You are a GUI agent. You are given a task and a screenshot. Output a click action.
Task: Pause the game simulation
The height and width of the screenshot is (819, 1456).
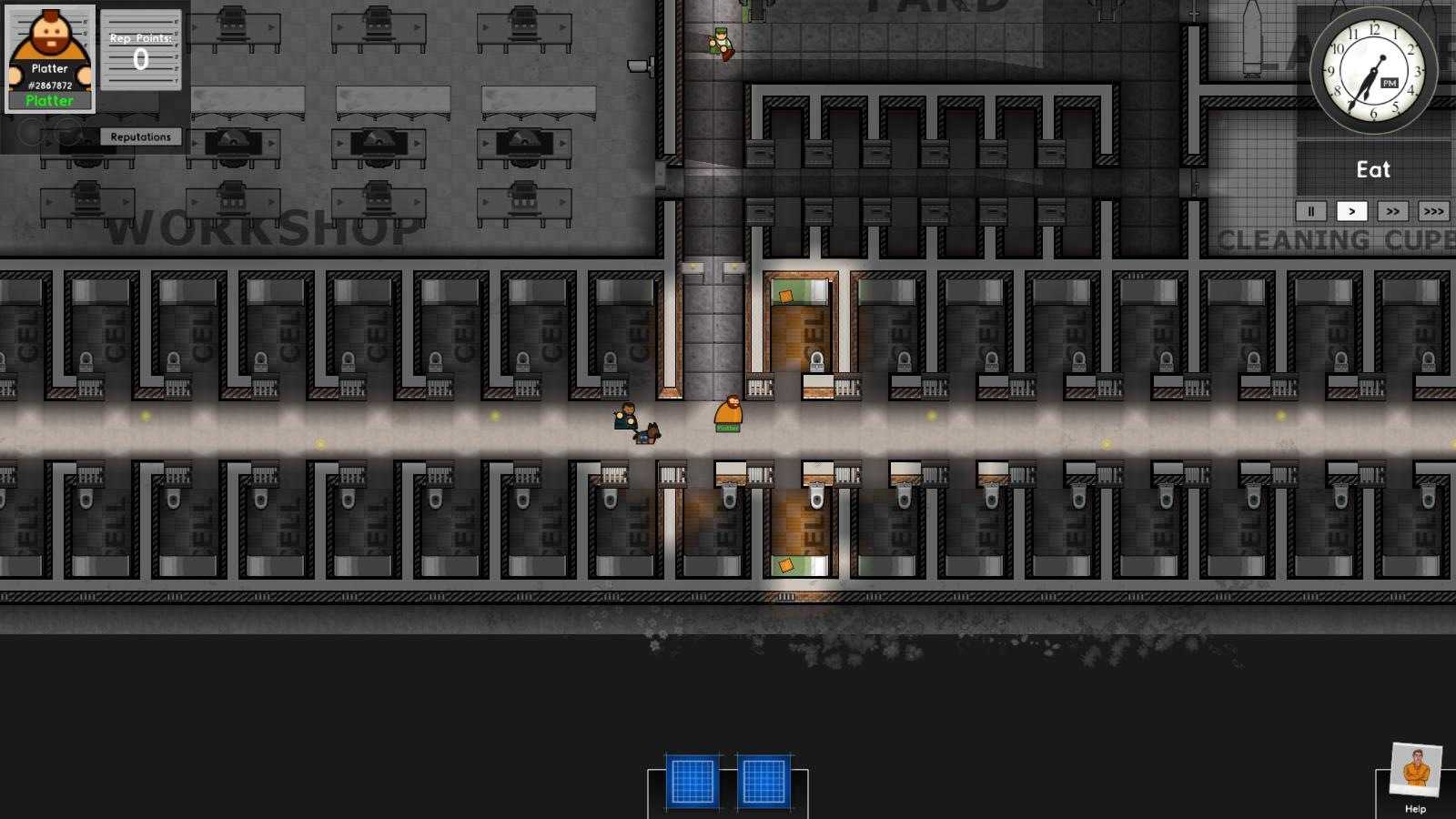click(x=1310, y=211)
